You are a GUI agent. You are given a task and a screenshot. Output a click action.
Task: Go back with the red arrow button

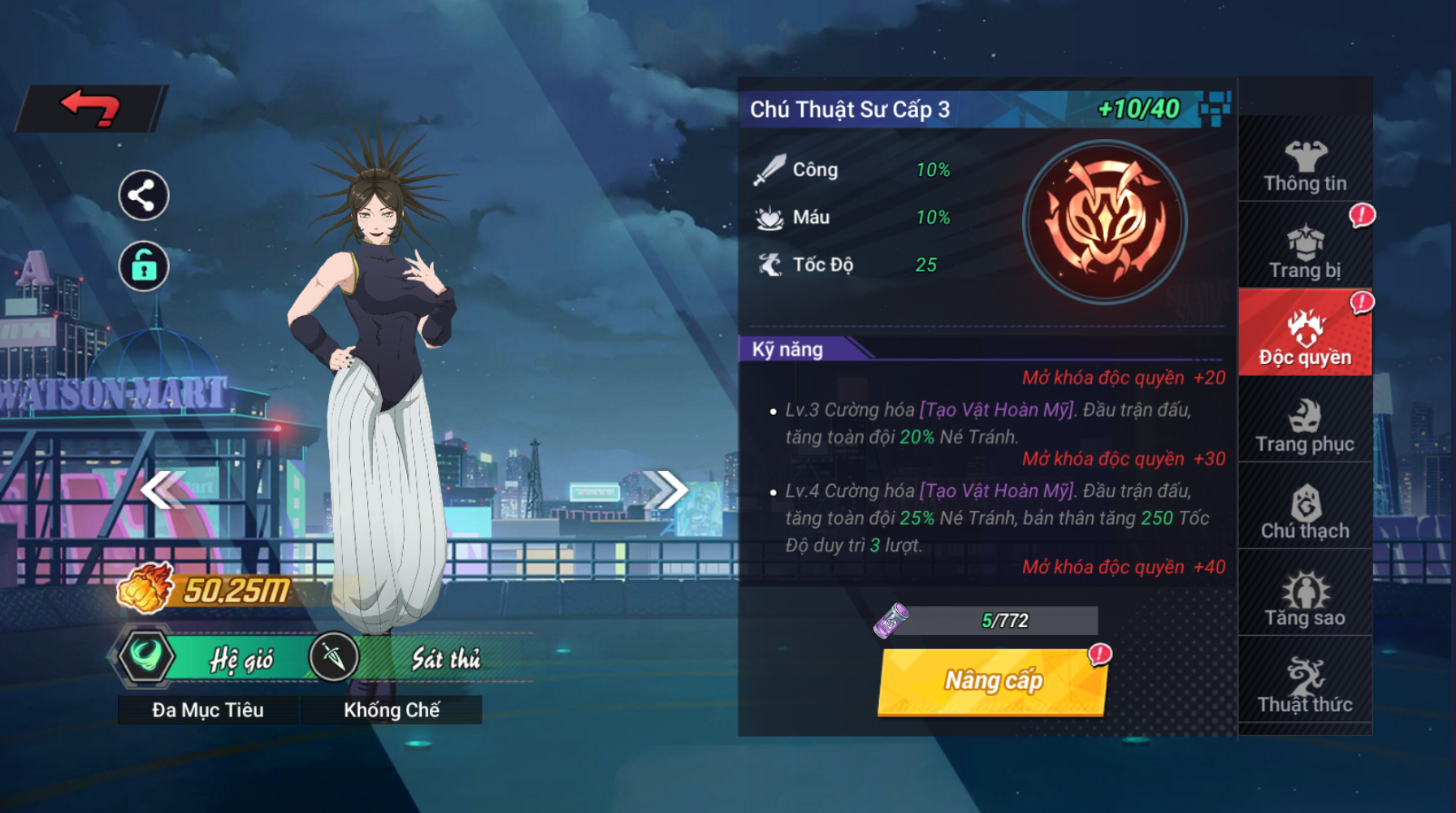pos(90,108)
